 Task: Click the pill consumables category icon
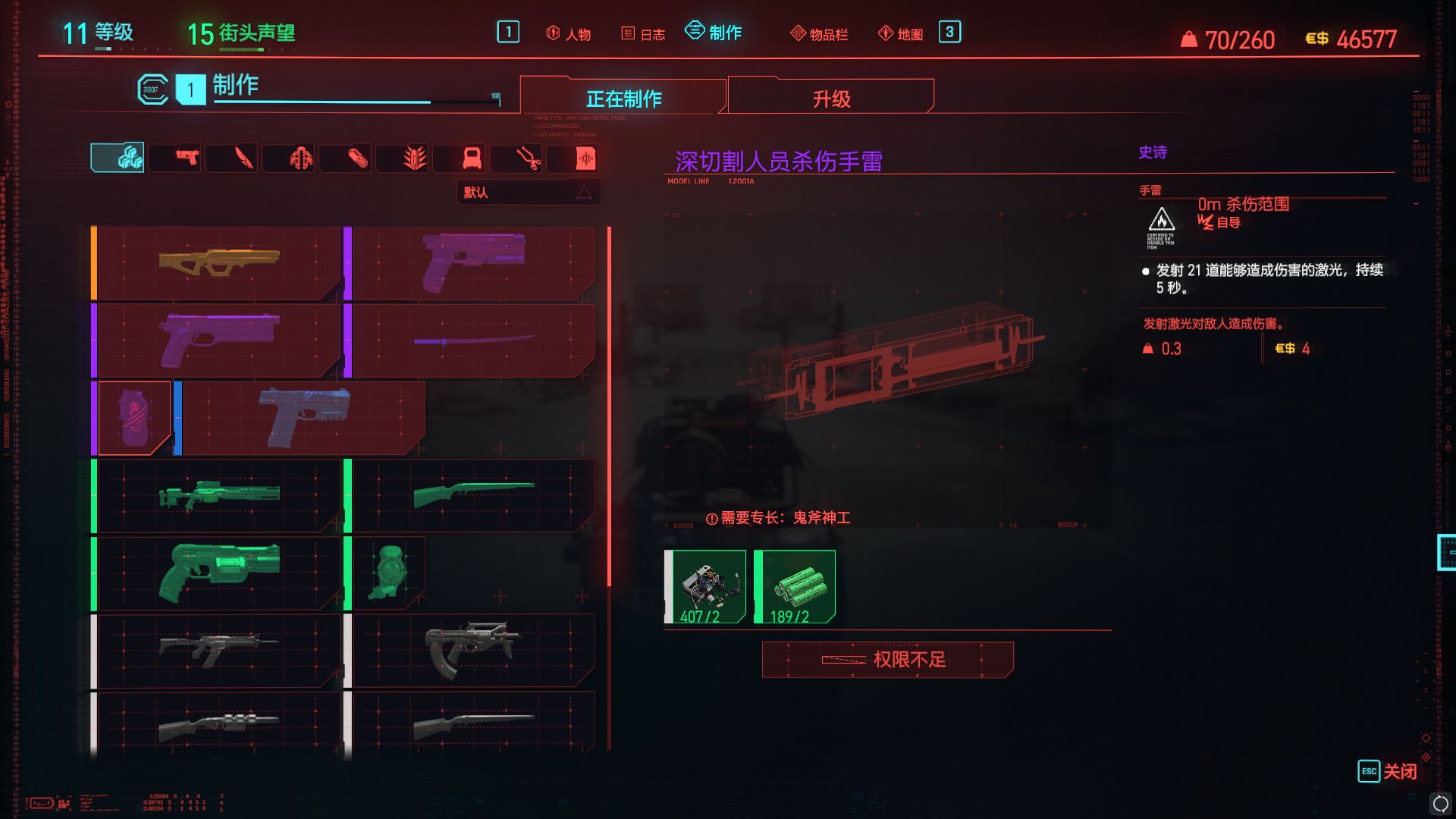[345, 158]
